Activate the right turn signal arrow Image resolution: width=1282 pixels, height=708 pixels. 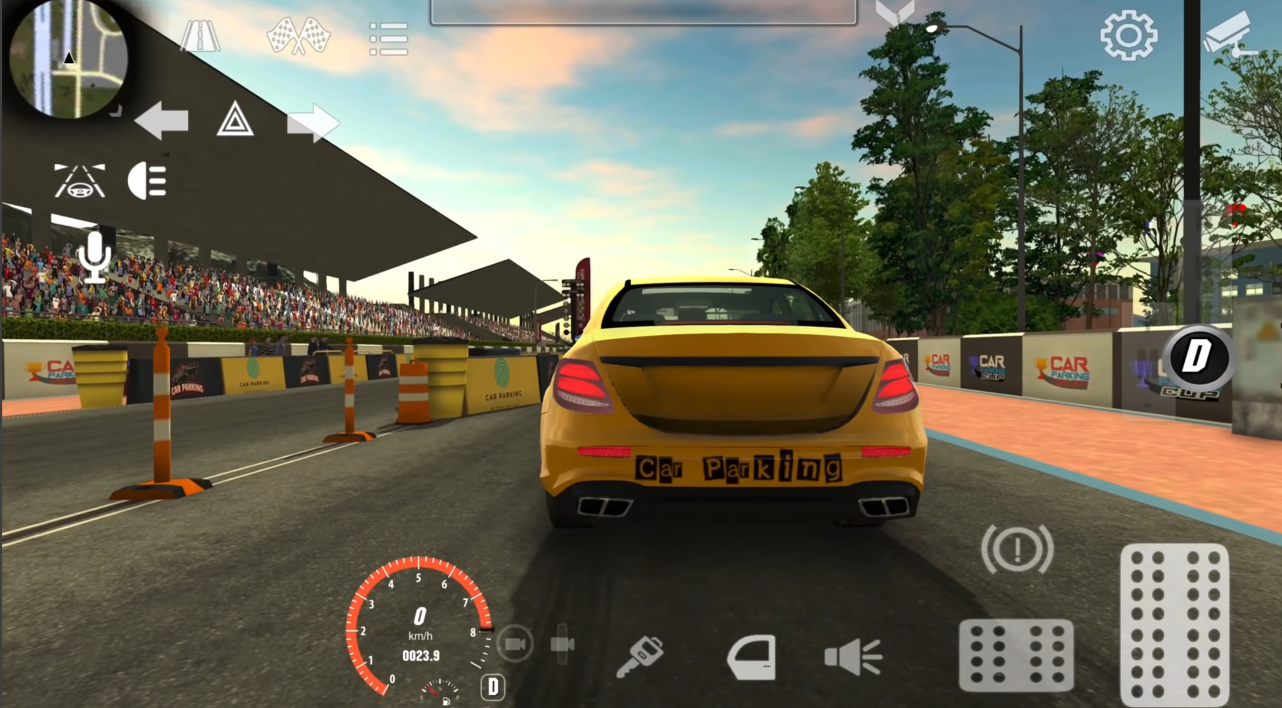(x=313, y=123)
